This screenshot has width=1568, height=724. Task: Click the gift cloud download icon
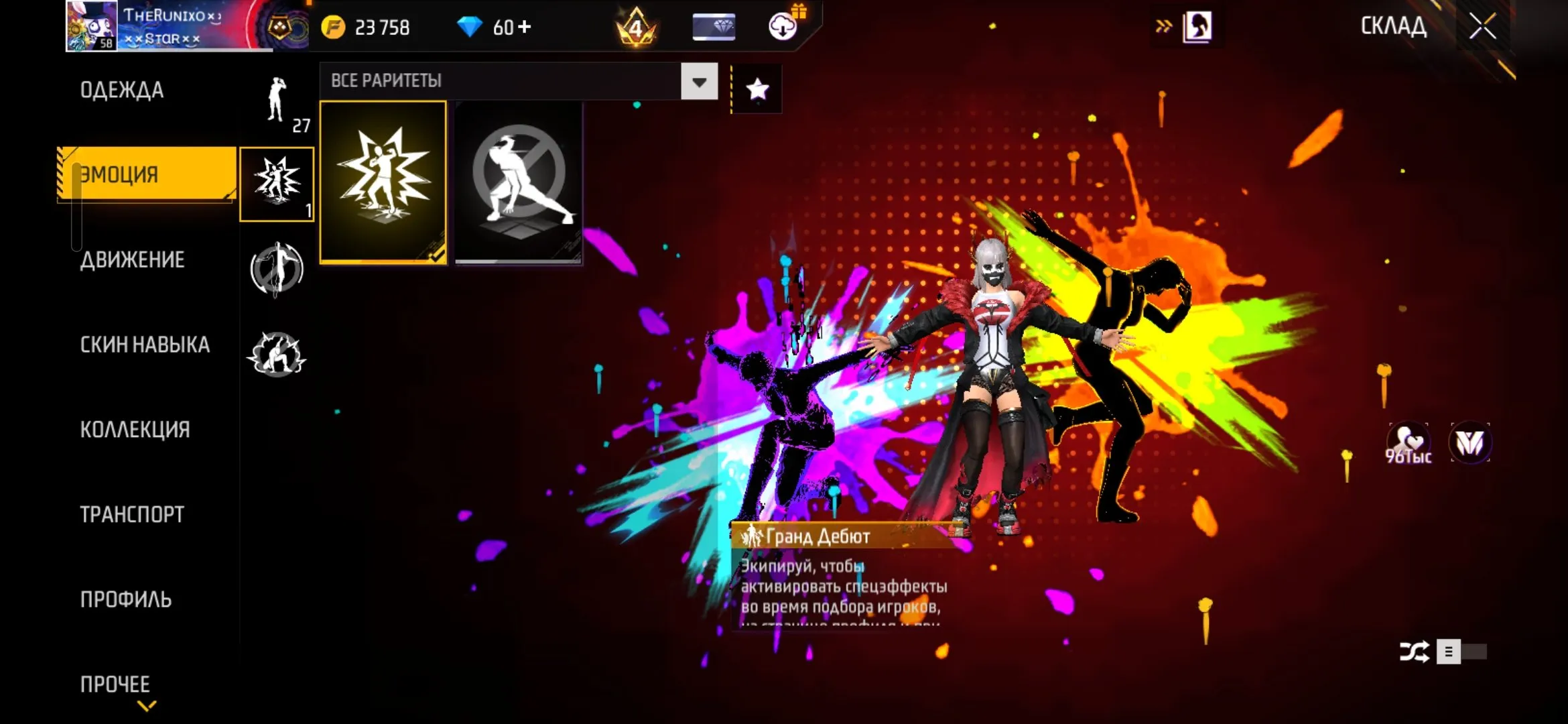click(783, 27)
